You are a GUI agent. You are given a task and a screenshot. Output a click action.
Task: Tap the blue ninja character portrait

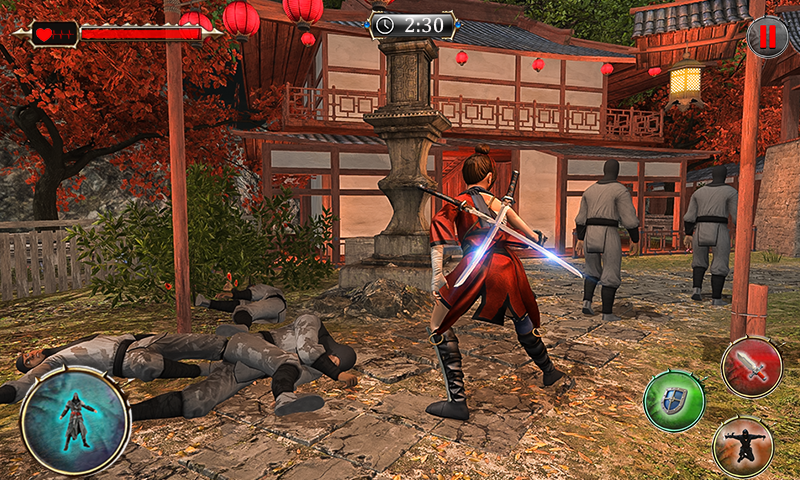[x=75, y=421]
